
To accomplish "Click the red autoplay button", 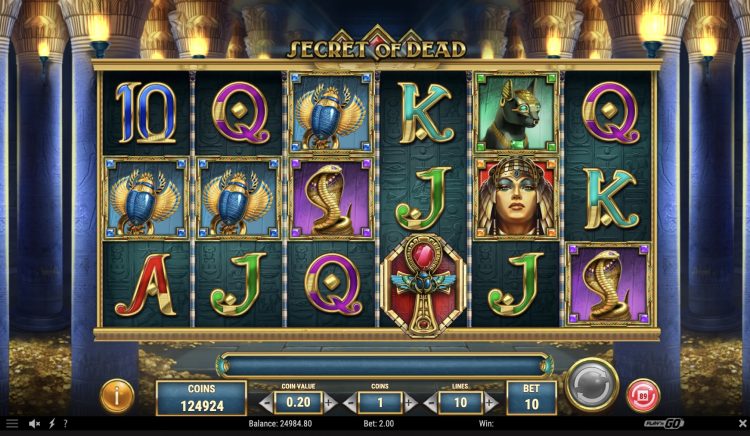I will click(643, 395).
